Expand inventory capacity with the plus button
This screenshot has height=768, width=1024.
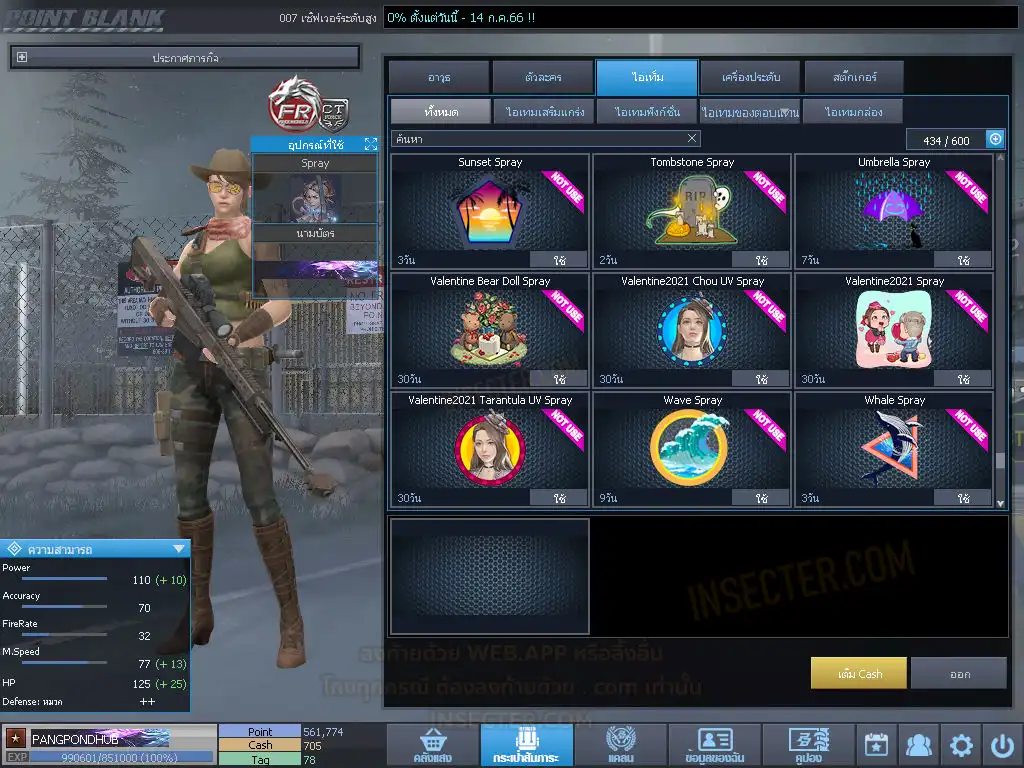[x=995, y=140]
